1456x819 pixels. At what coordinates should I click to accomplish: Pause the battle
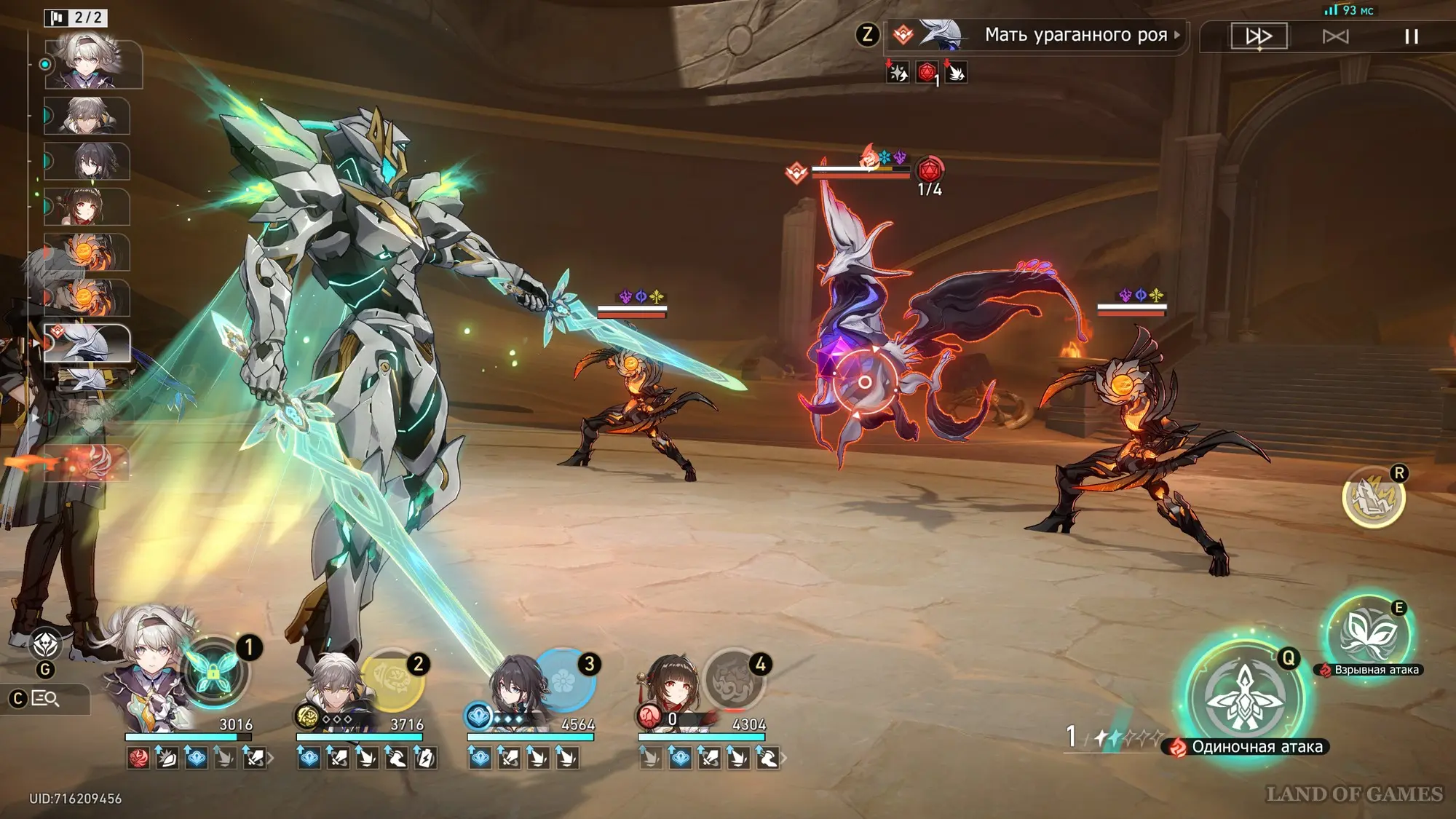1411,36
